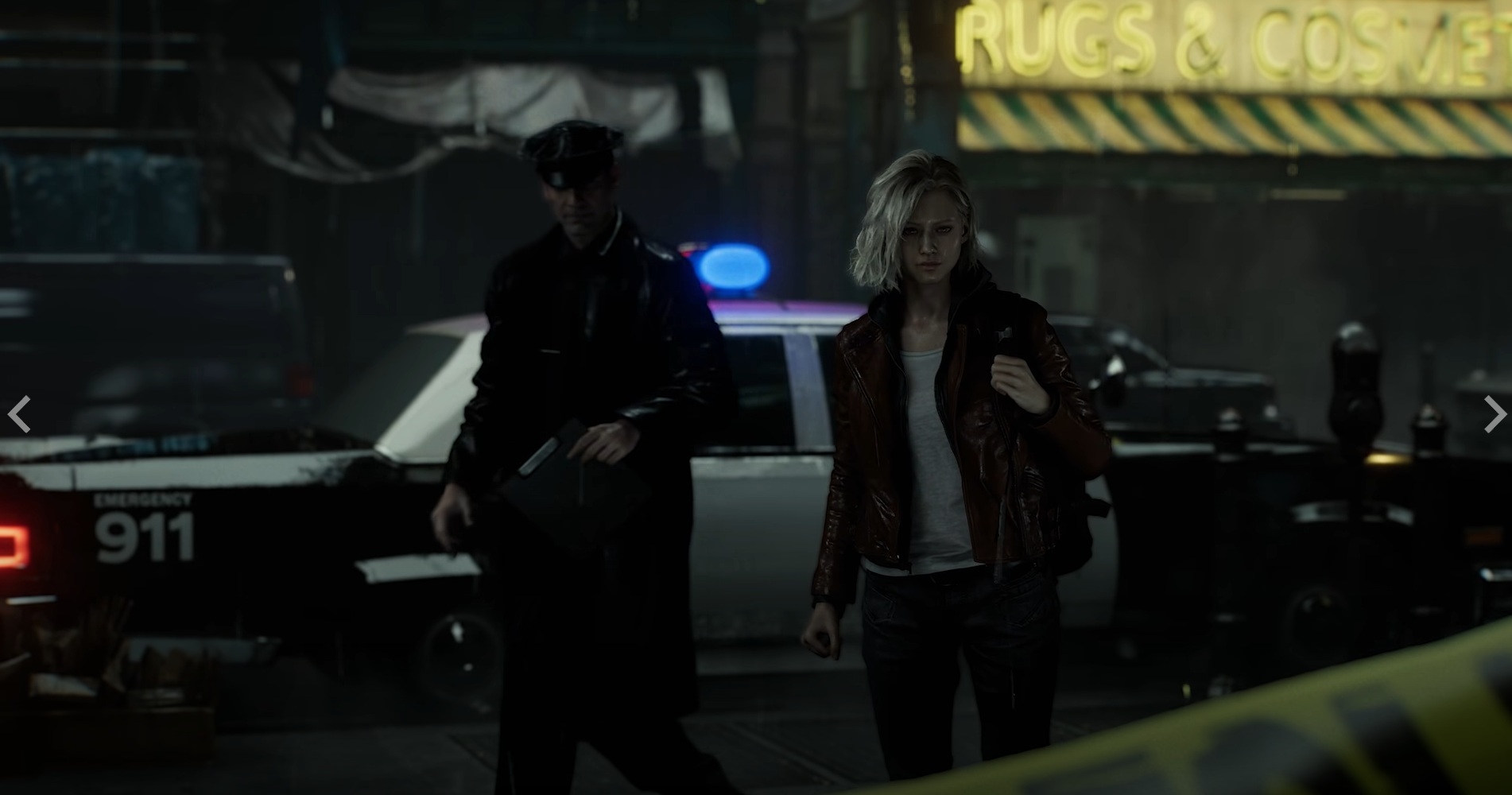Go to the previous screenshot with left arrow
This screenshot has height=795, width=1512.
click(x=19, y=414)
